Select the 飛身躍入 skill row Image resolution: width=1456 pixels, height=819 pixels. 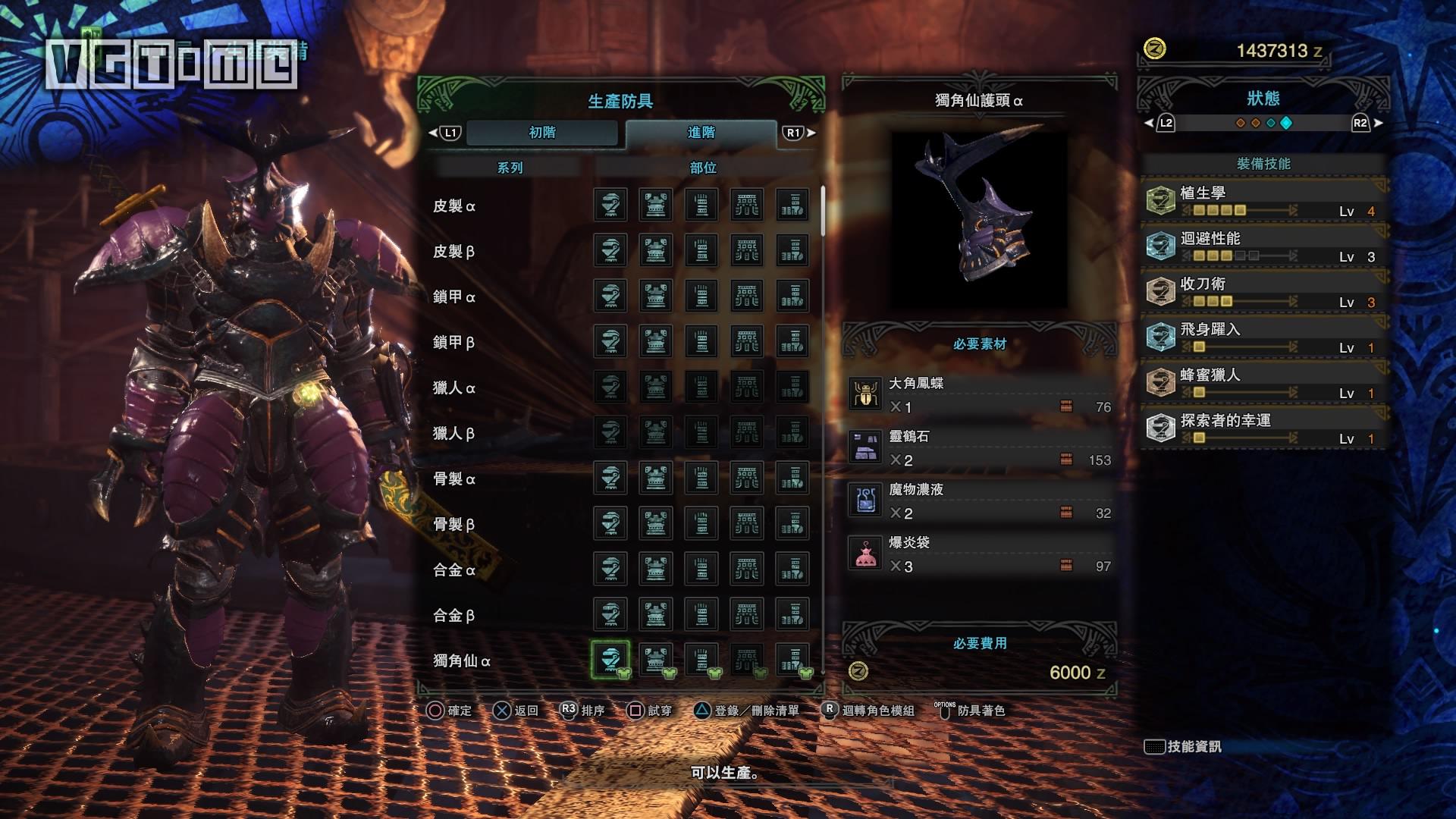point(1263,337)
